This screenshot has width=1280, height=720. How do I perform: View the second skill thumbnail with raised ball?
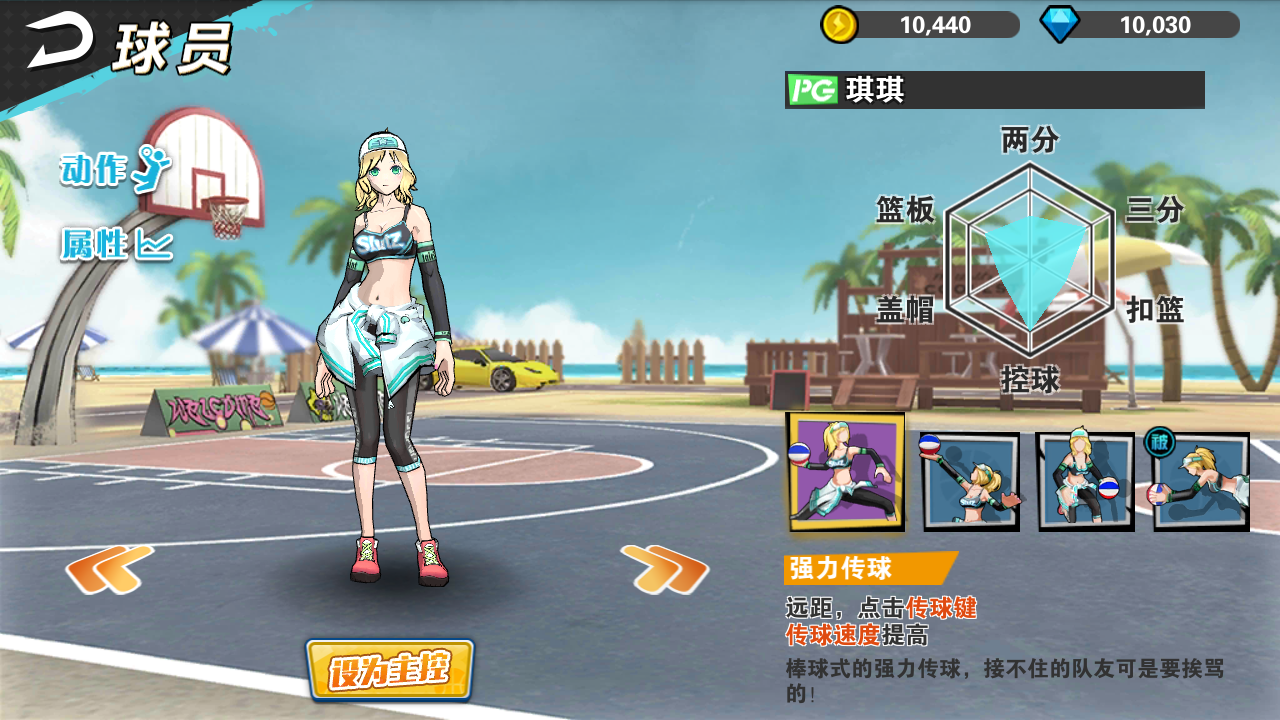968,480
